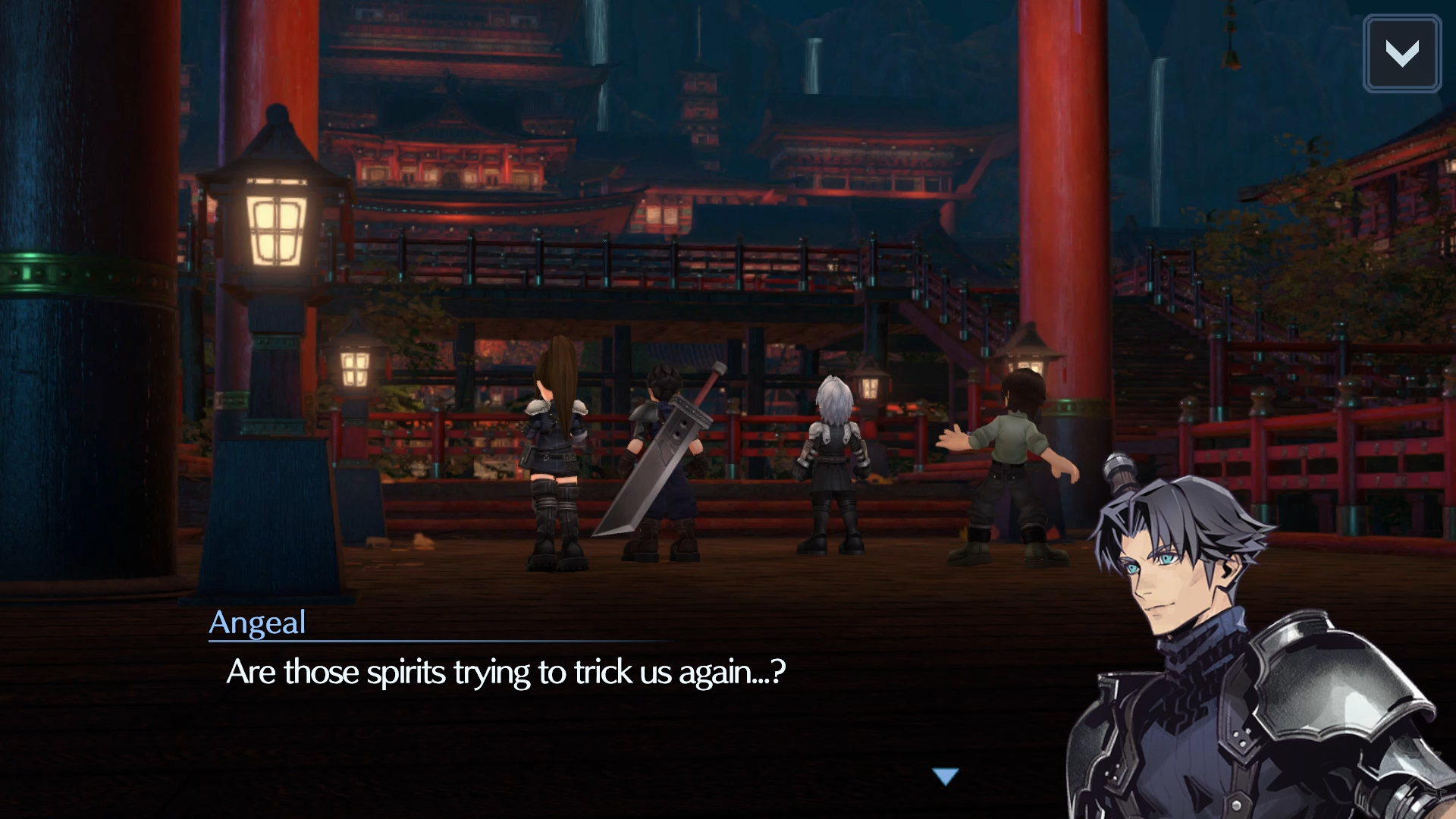Open the chevron dropdown menu button
Image resolution: width=1456 pixels, height=819 pixels.
coord(1401,54)
